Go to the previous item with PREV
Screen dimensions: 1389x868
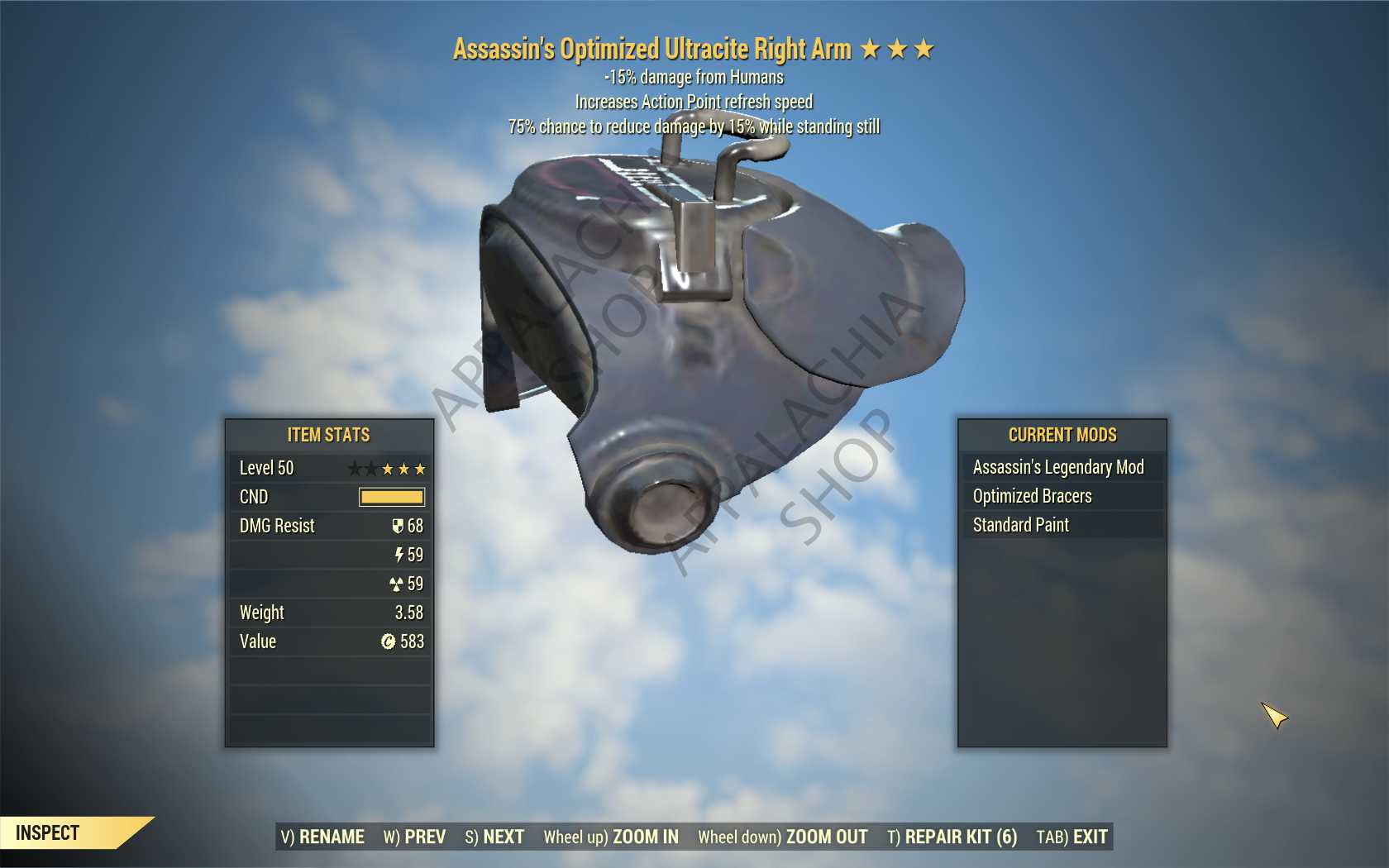[414, 837]
